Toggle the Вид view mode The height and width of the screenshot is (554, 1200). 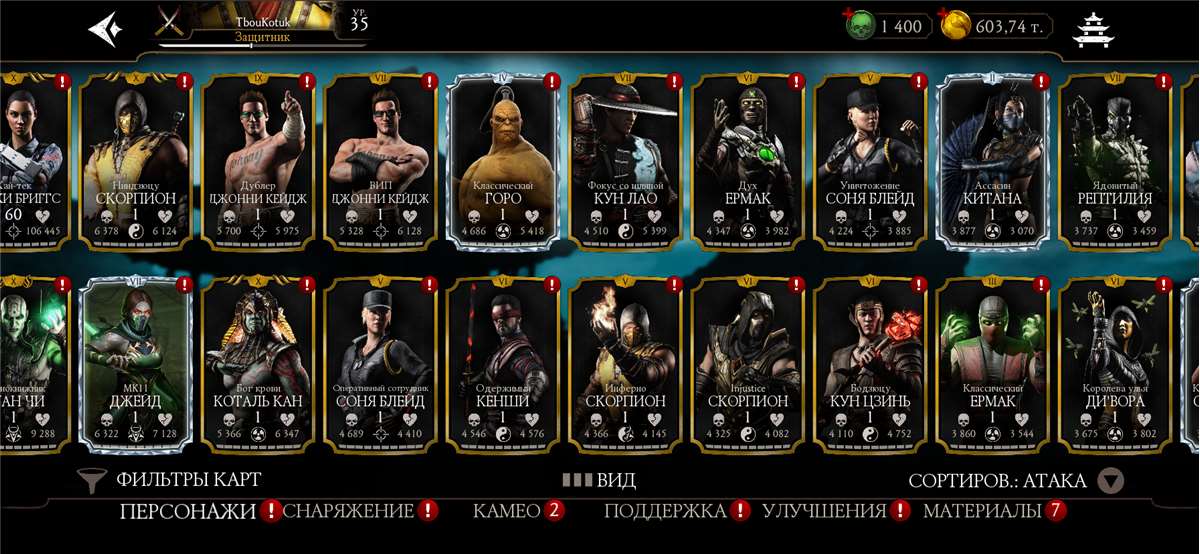[600, 480]
